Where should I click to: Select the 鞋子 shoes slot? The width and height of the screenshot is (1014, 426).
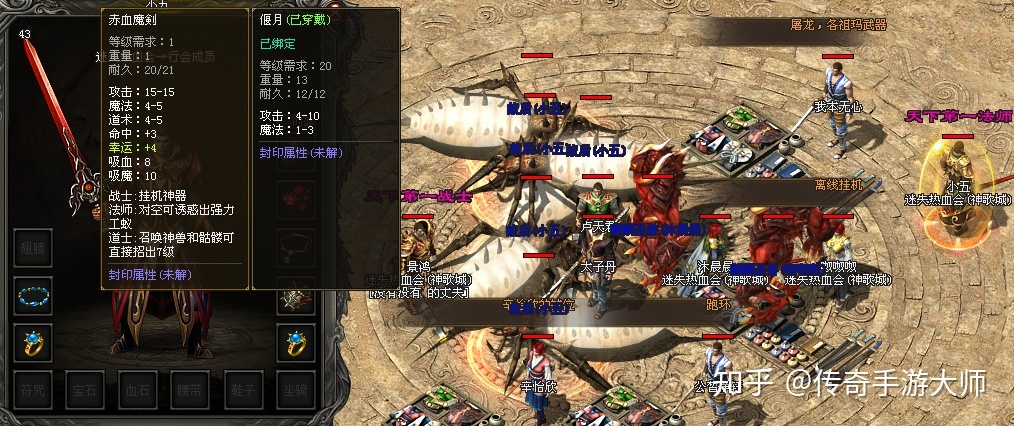coord(241,388)
